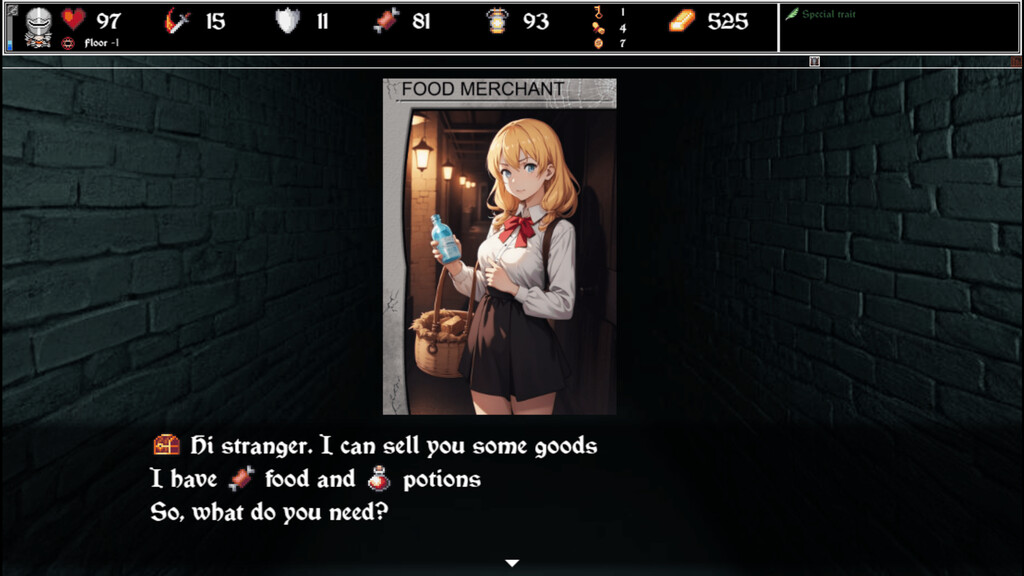Click the lantern oil icon
This screenshot has width=1024, height=576.
tap(497, 21)
